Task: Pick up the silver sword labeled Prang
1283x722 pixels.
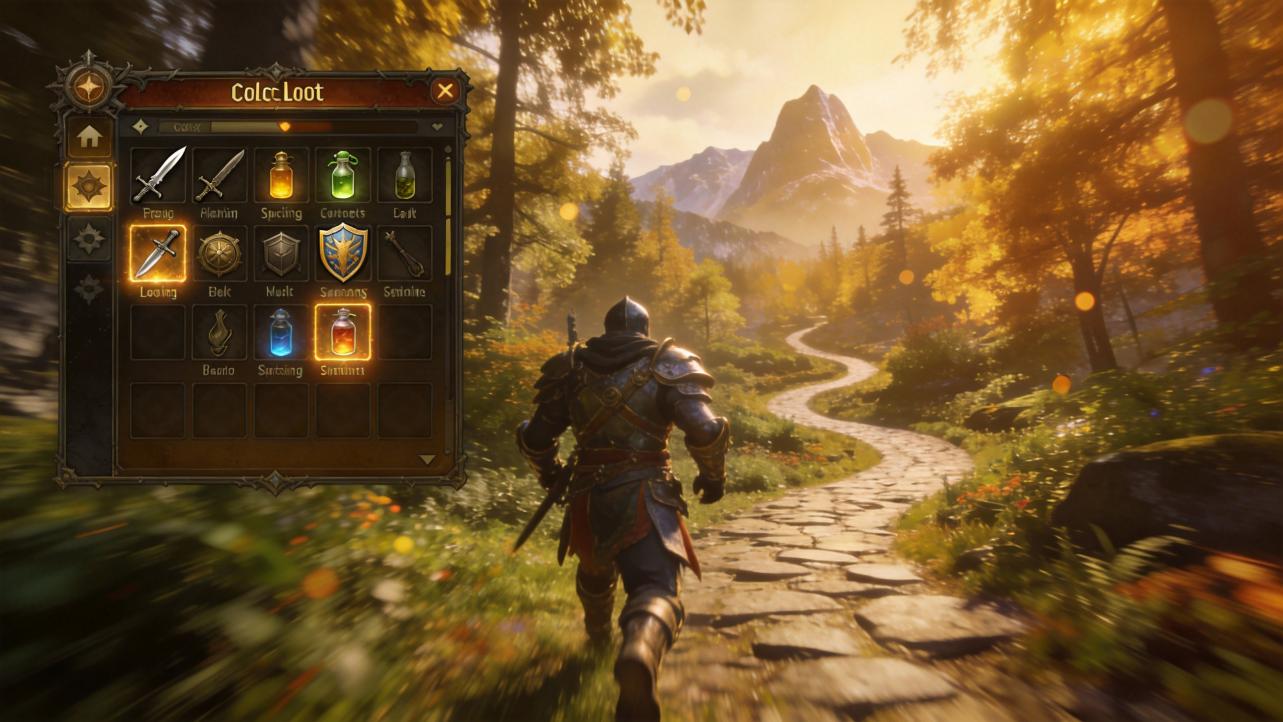Action: (x=158, y=175)
